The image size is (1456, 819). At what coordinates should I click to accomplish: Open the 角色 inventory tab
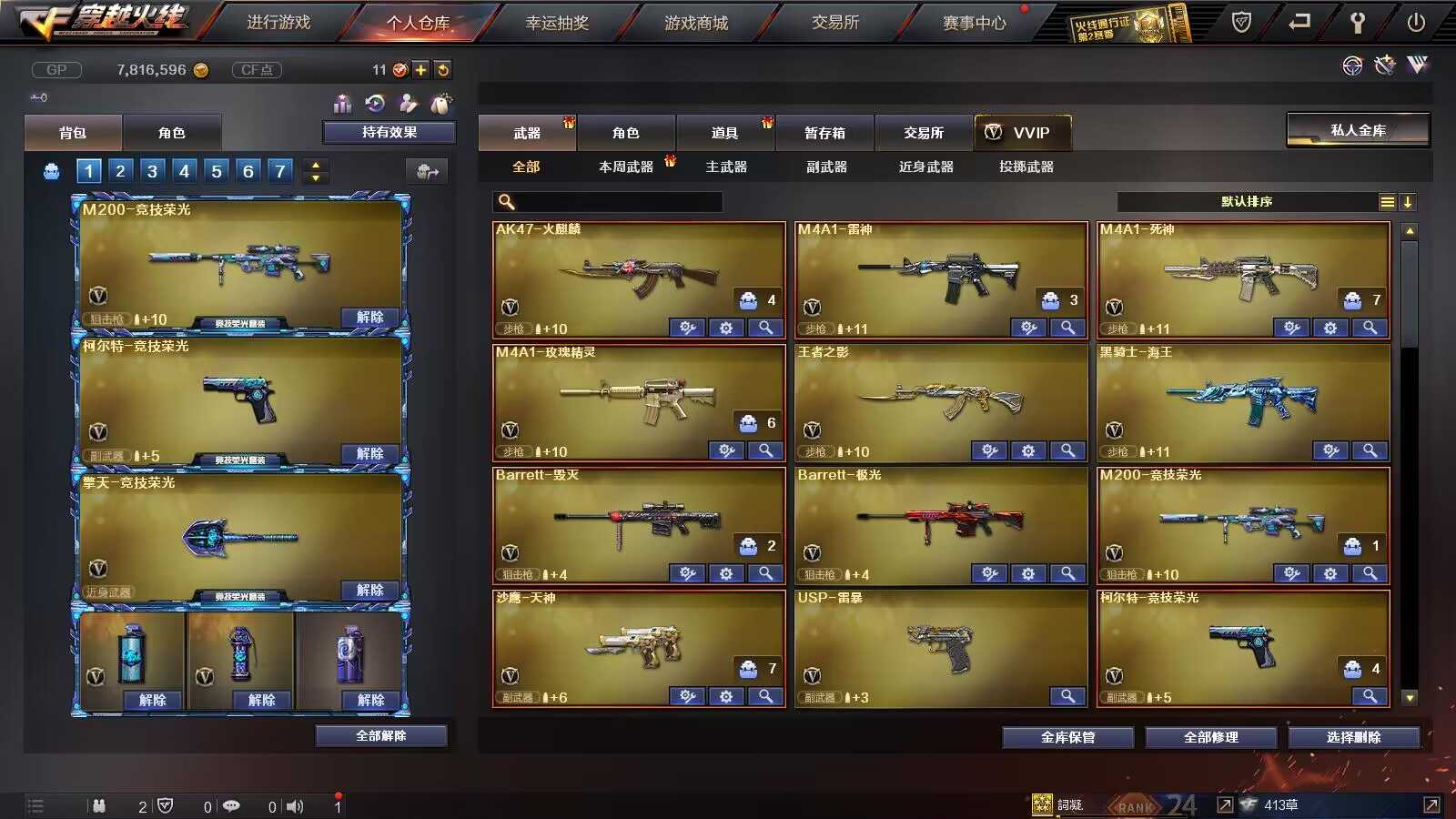point(628,133)
